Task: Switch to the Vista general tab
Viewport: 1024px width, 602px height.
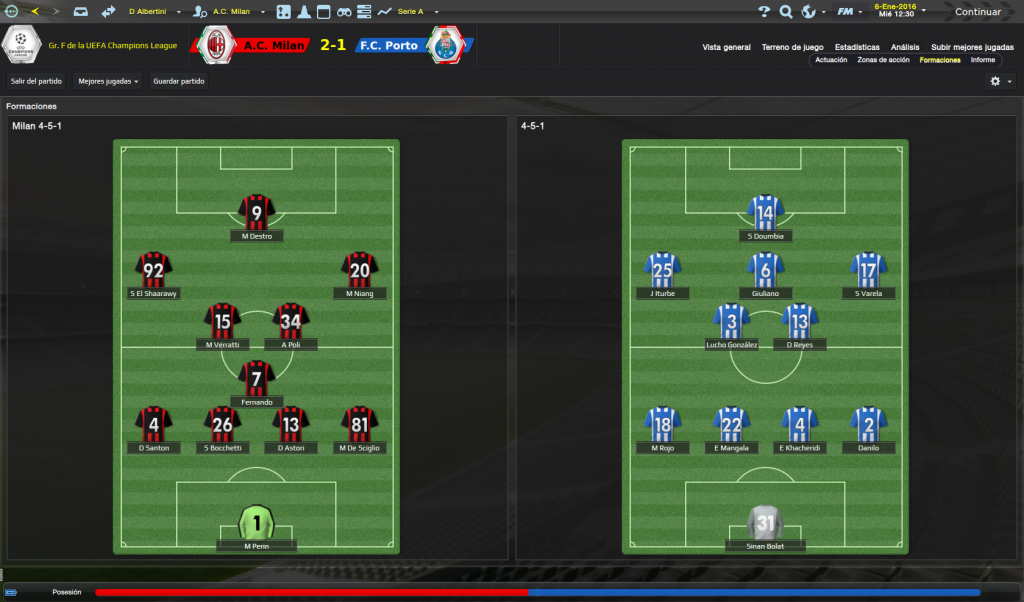Action: click(x=726, y=47)
